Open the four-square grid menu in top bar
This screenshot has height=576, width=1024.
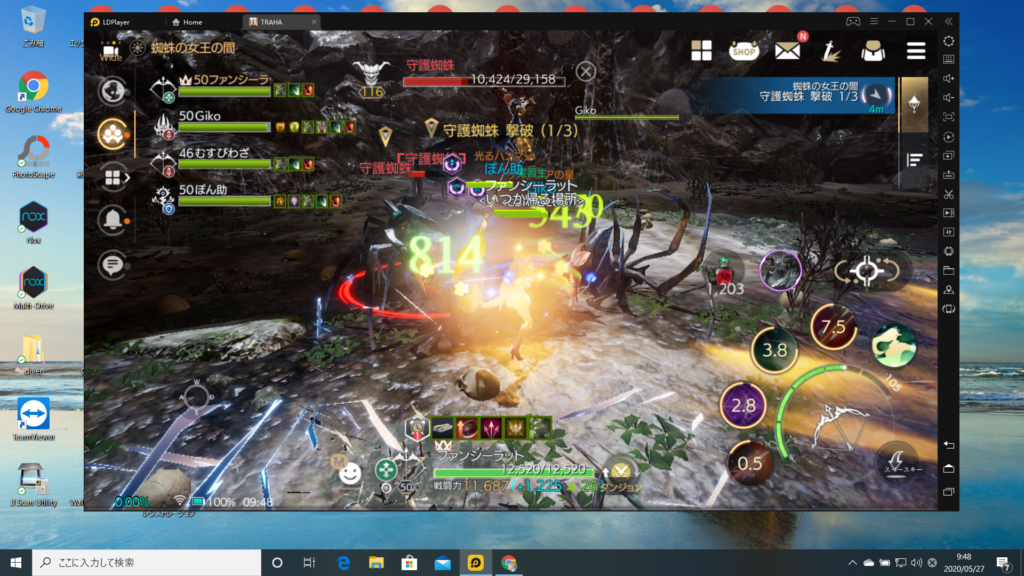(x=701, y=51)
